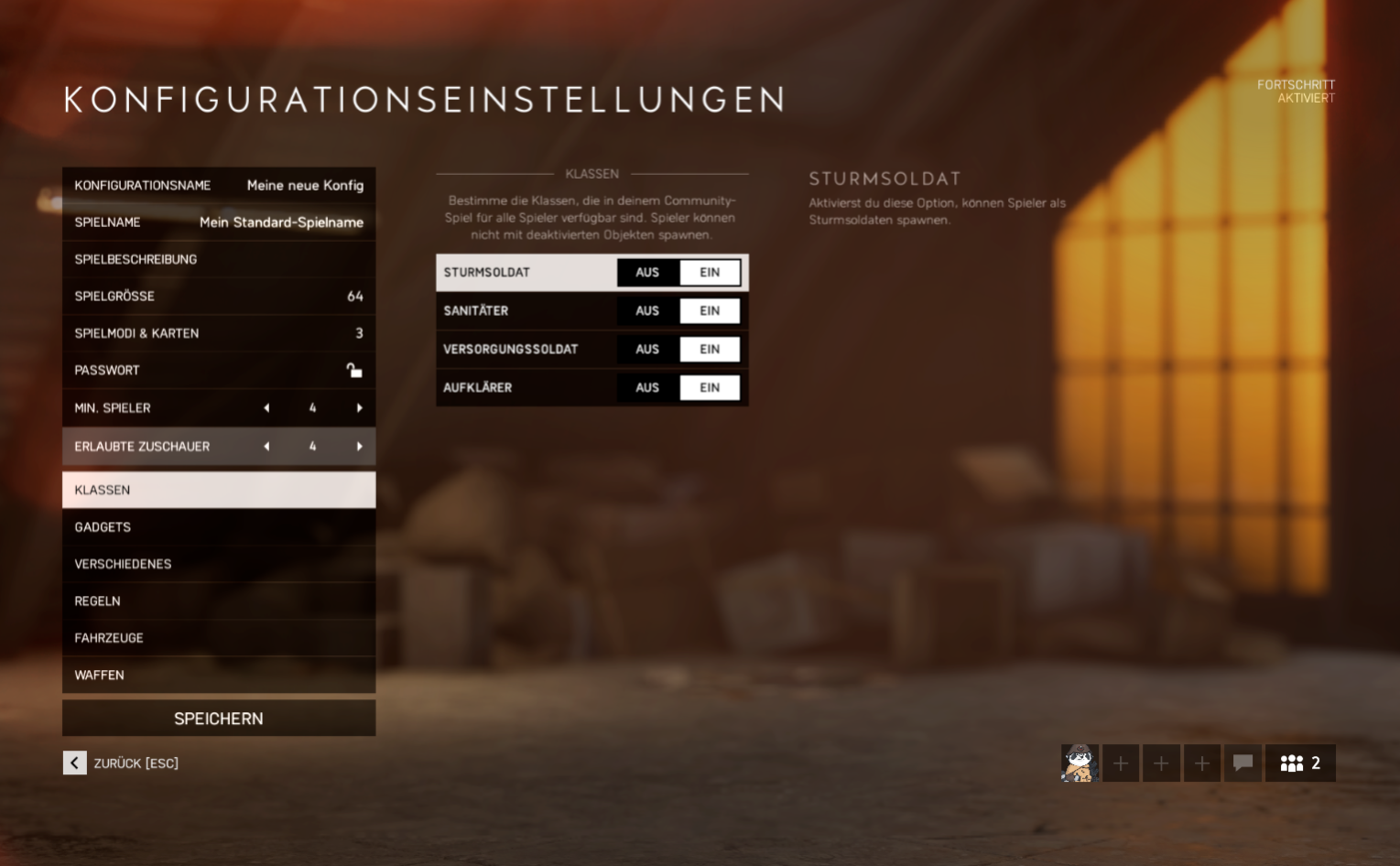Viewport: 1400px width, 866px height.
Task: Select the Verschiedenes menu entry
Action: pos(218,564)
